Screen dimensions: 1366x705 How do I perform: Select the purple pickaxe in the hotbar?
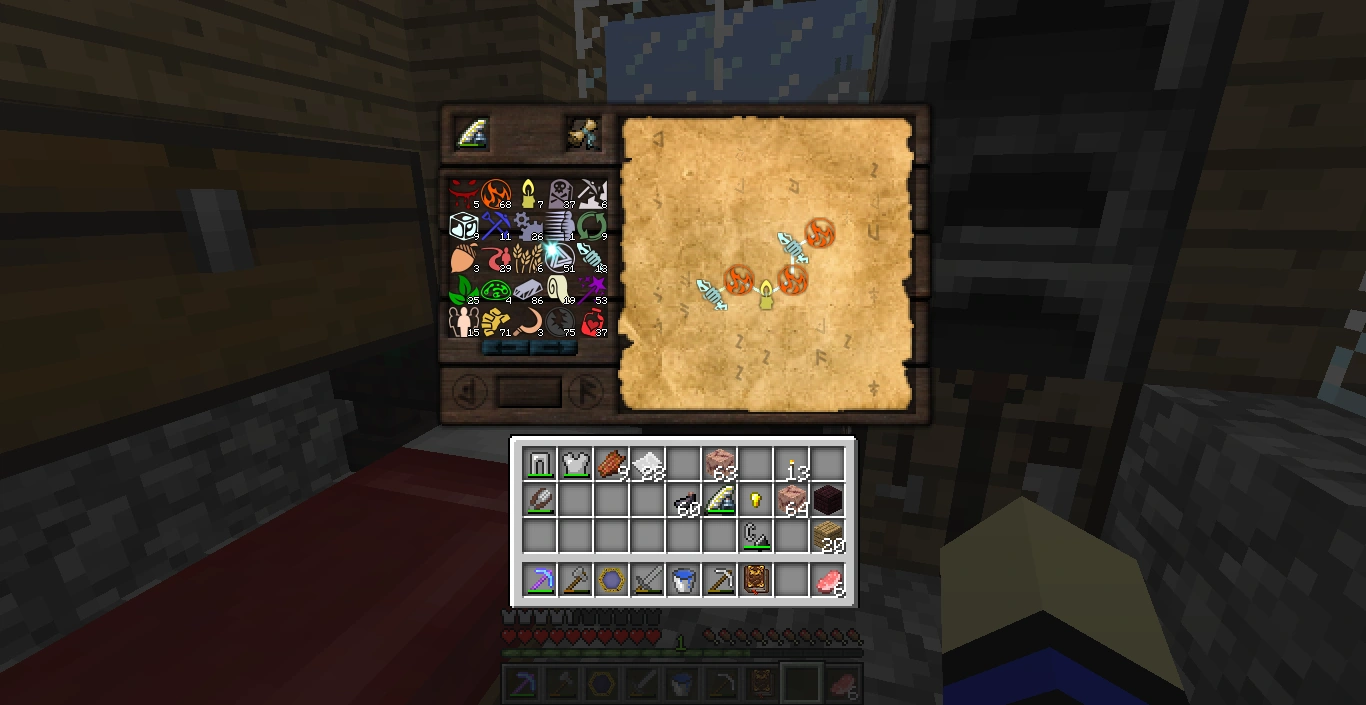pyautogui.click(x=539, y=580)
